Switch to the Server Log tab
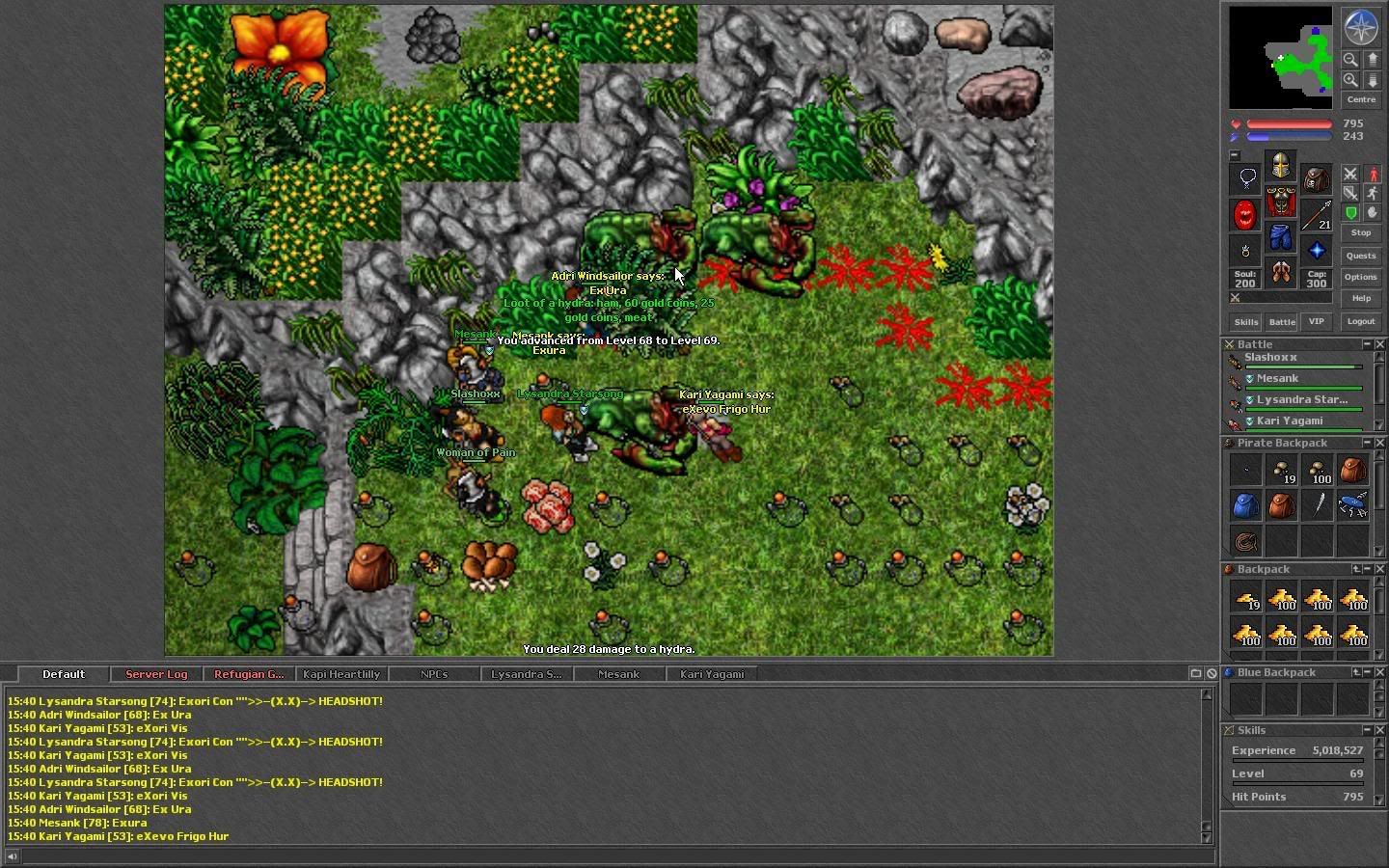1389x868 pixels. tap(156, 673)
